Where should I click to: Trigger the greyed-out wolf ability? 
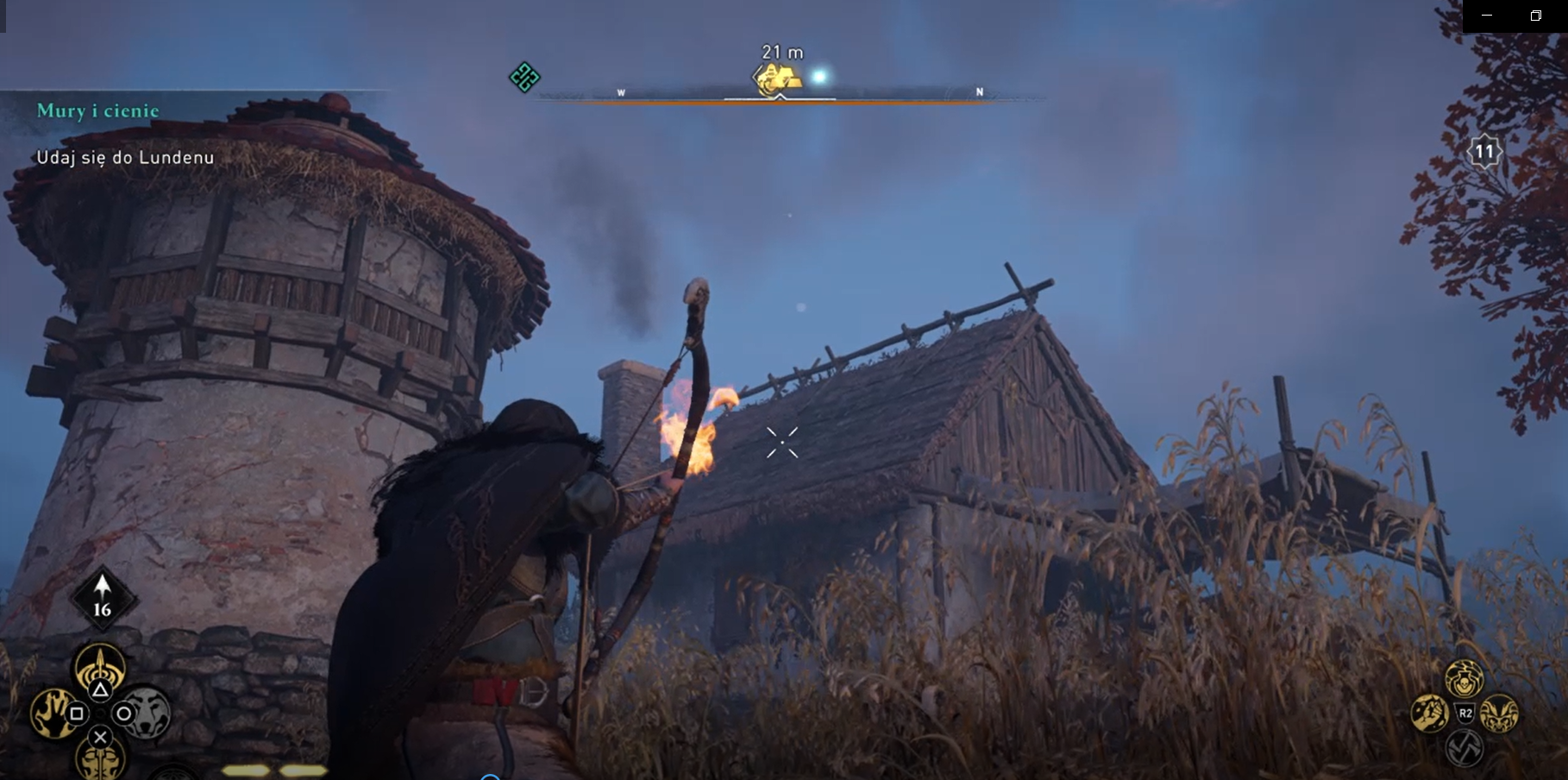145,713
